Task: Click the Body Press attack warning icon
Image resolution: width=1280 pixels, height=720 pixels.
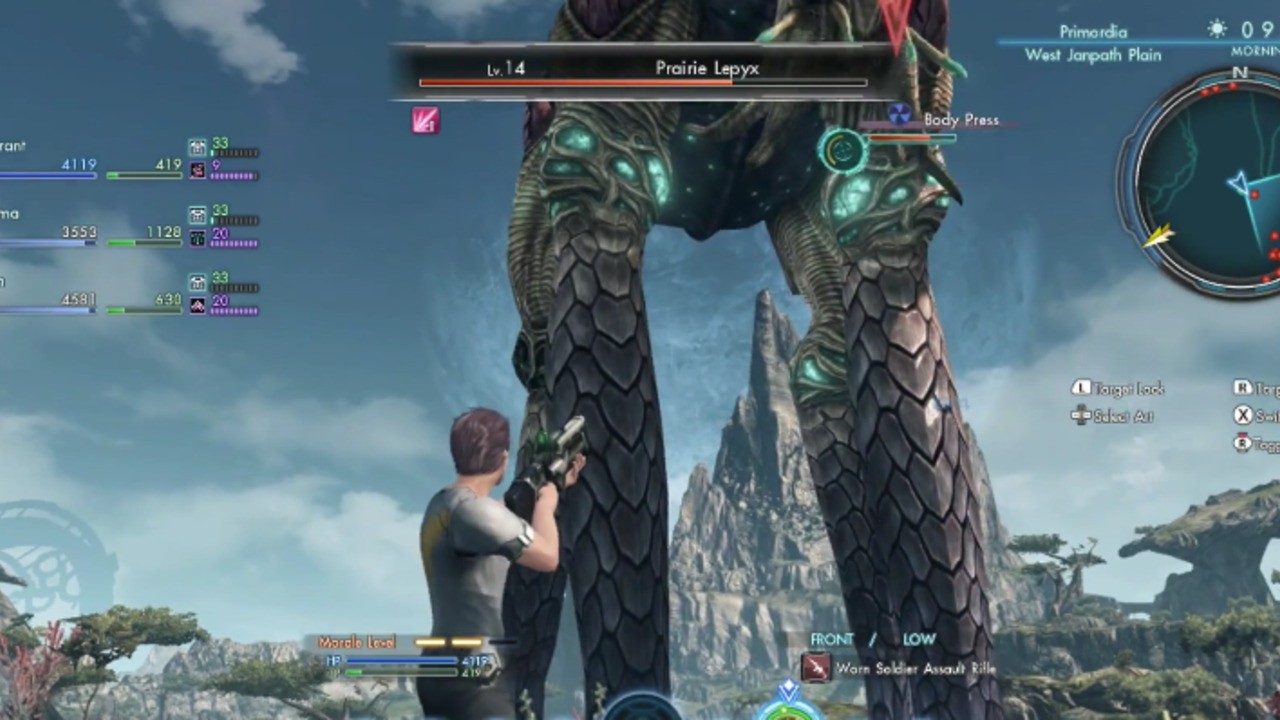Action: tap(898, 113)
